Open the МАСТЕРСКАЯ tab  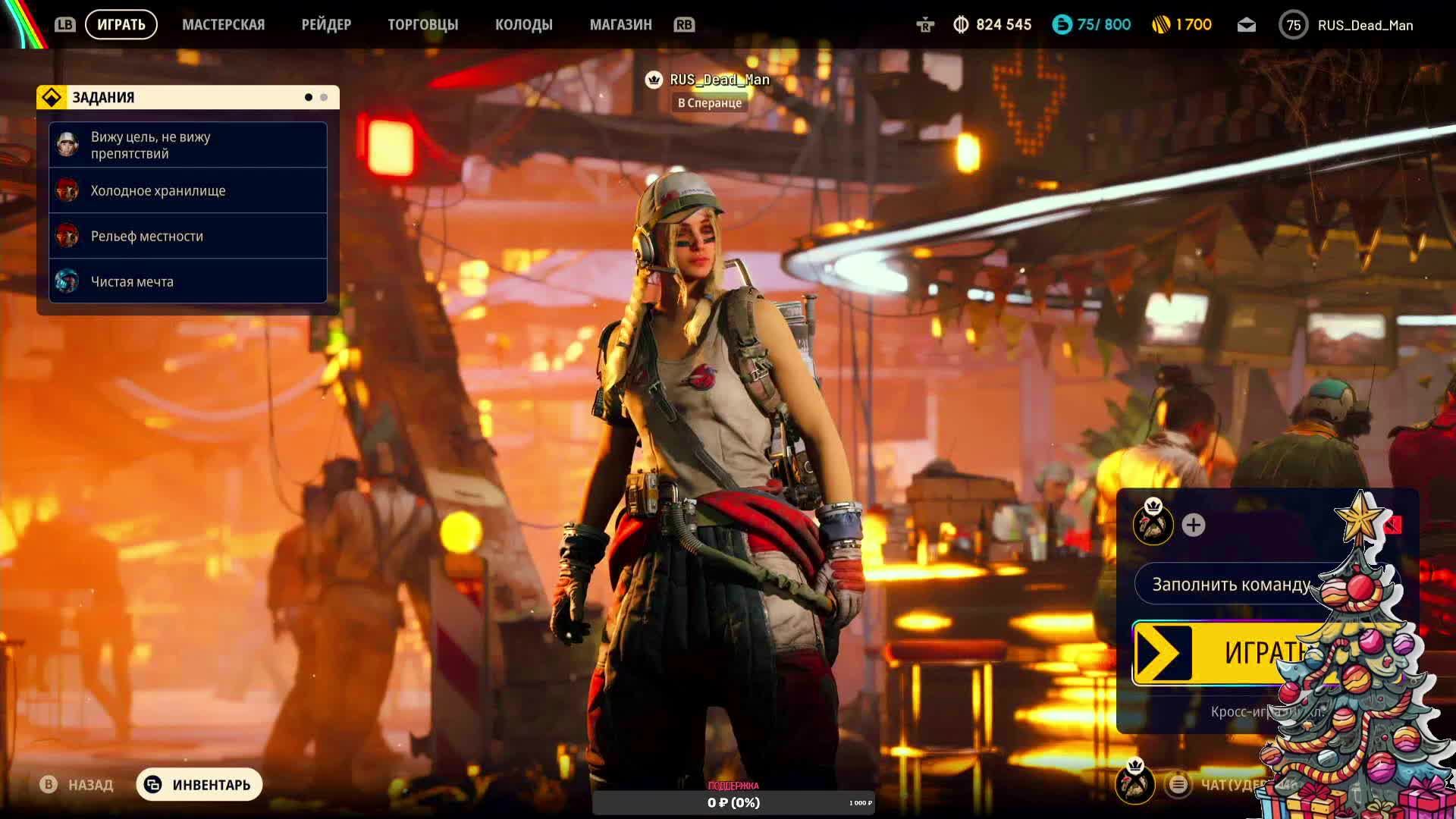(223, 25)
